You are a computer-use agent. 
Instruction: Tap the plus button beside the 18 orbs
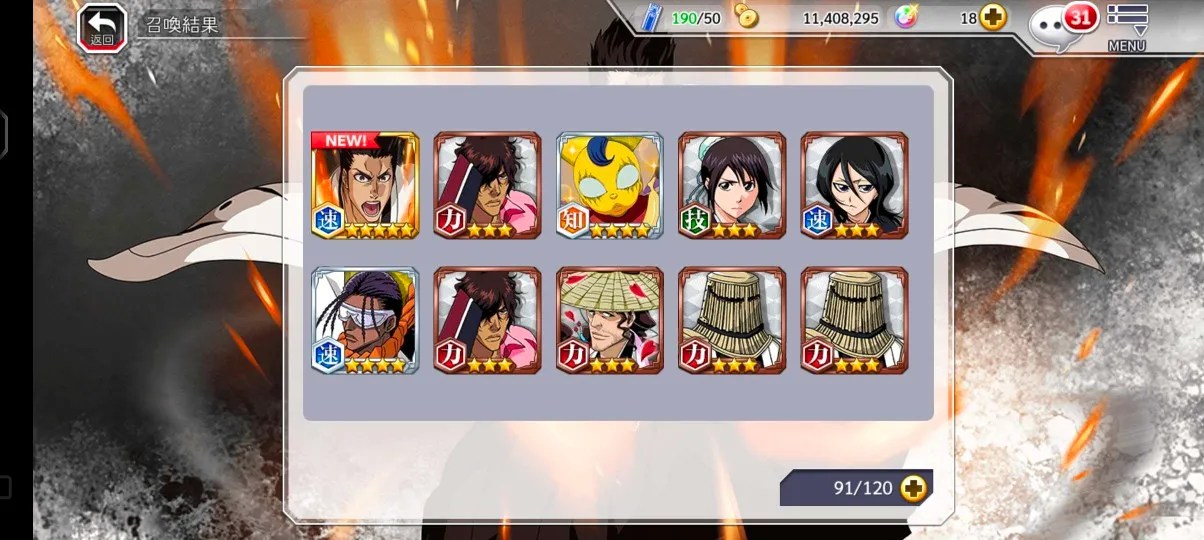pos(993,18)
